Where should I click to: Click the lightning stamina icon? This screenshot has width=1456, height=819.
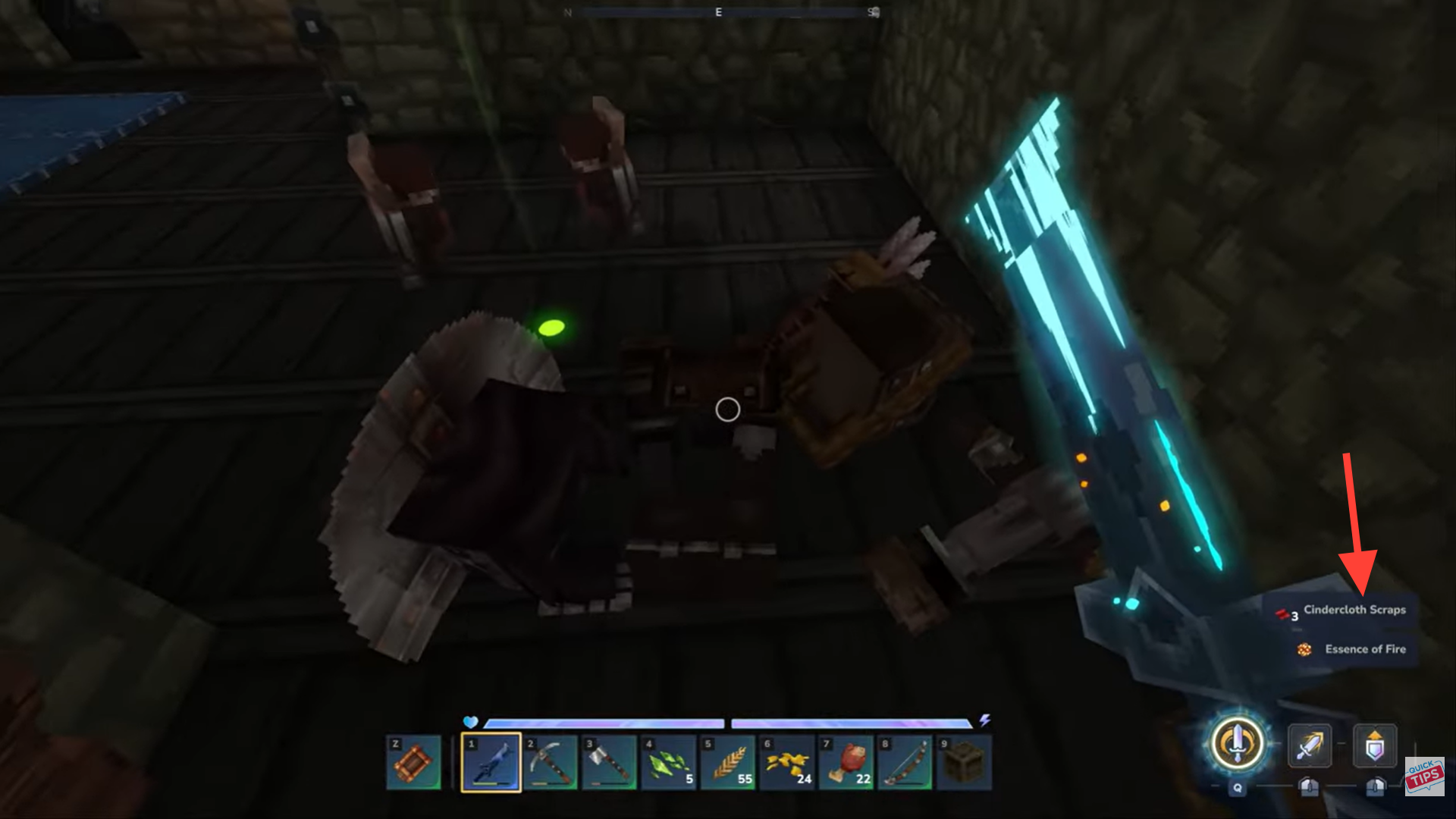coord(986,722)
